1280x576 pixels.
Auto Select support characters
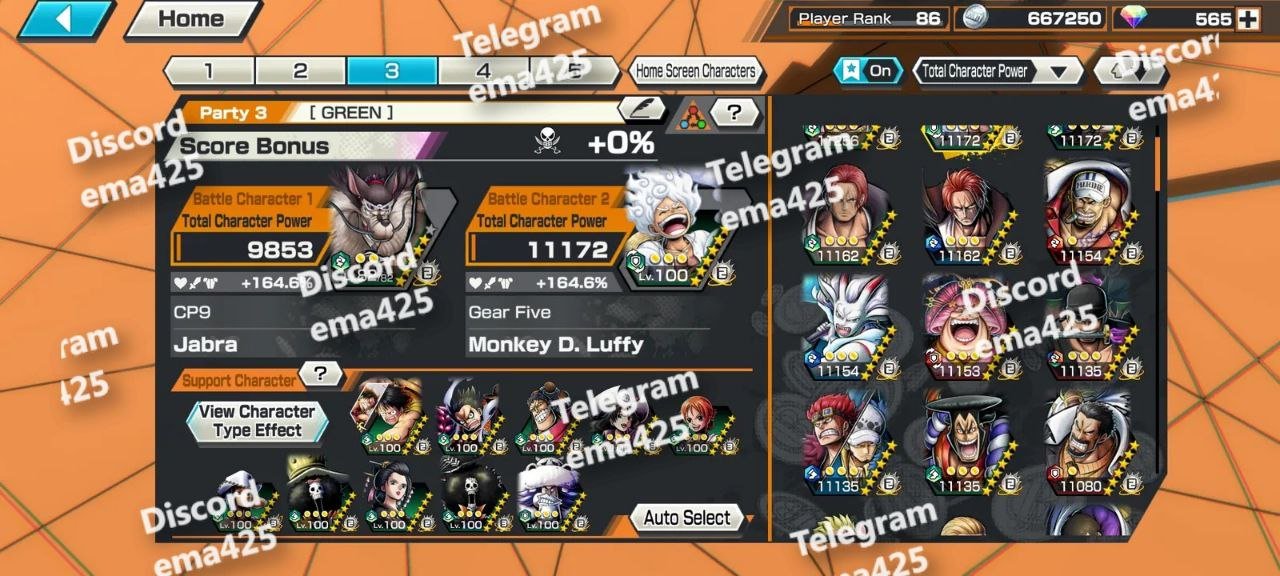pyautogui.click(x=687, y=518)
